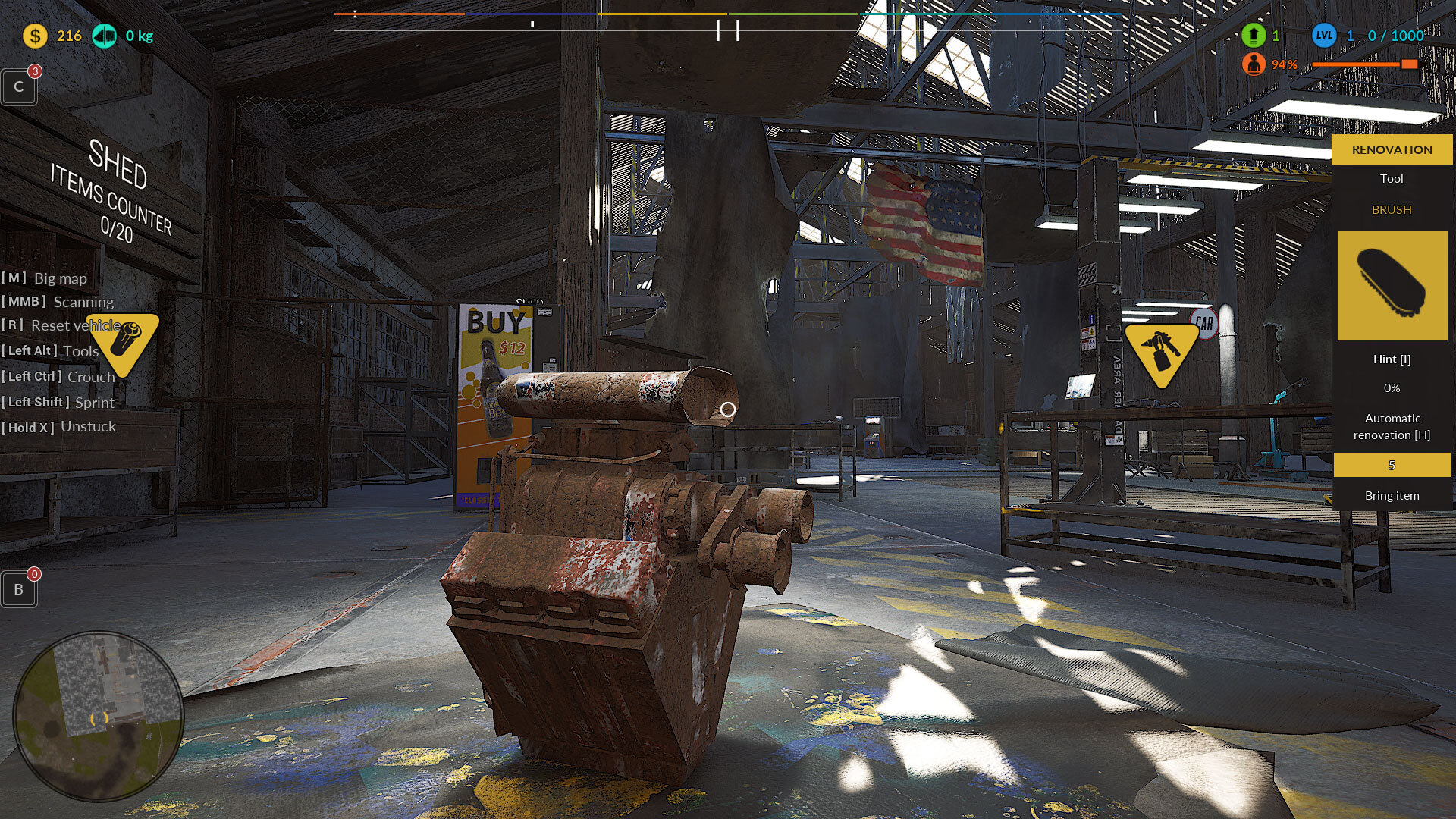Click the gold dollar money icon
The image size is (1456, 819).
tap(35, 36)
